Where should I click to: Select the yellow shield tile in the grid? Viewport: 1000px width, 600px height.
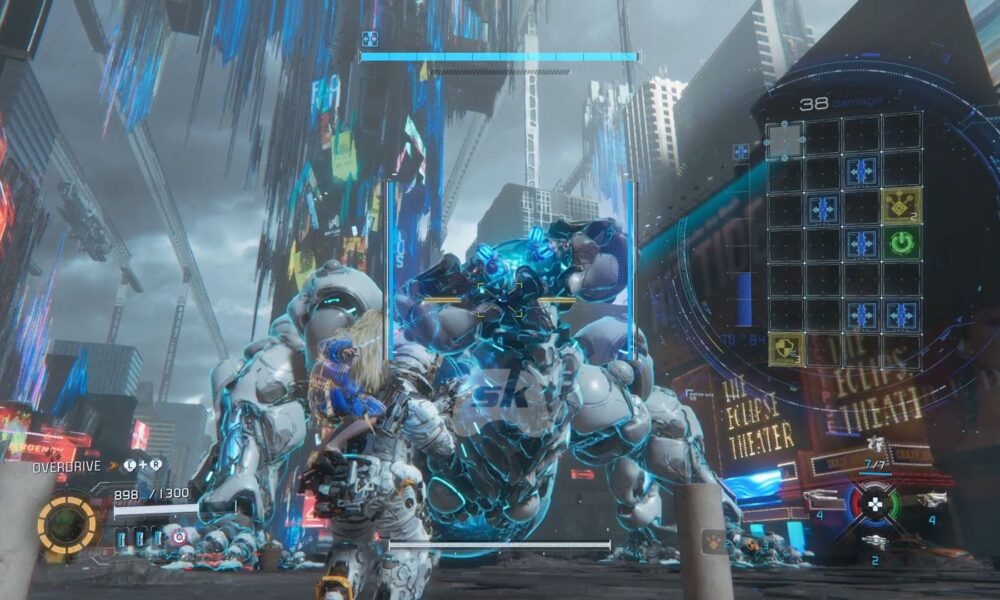785,348
